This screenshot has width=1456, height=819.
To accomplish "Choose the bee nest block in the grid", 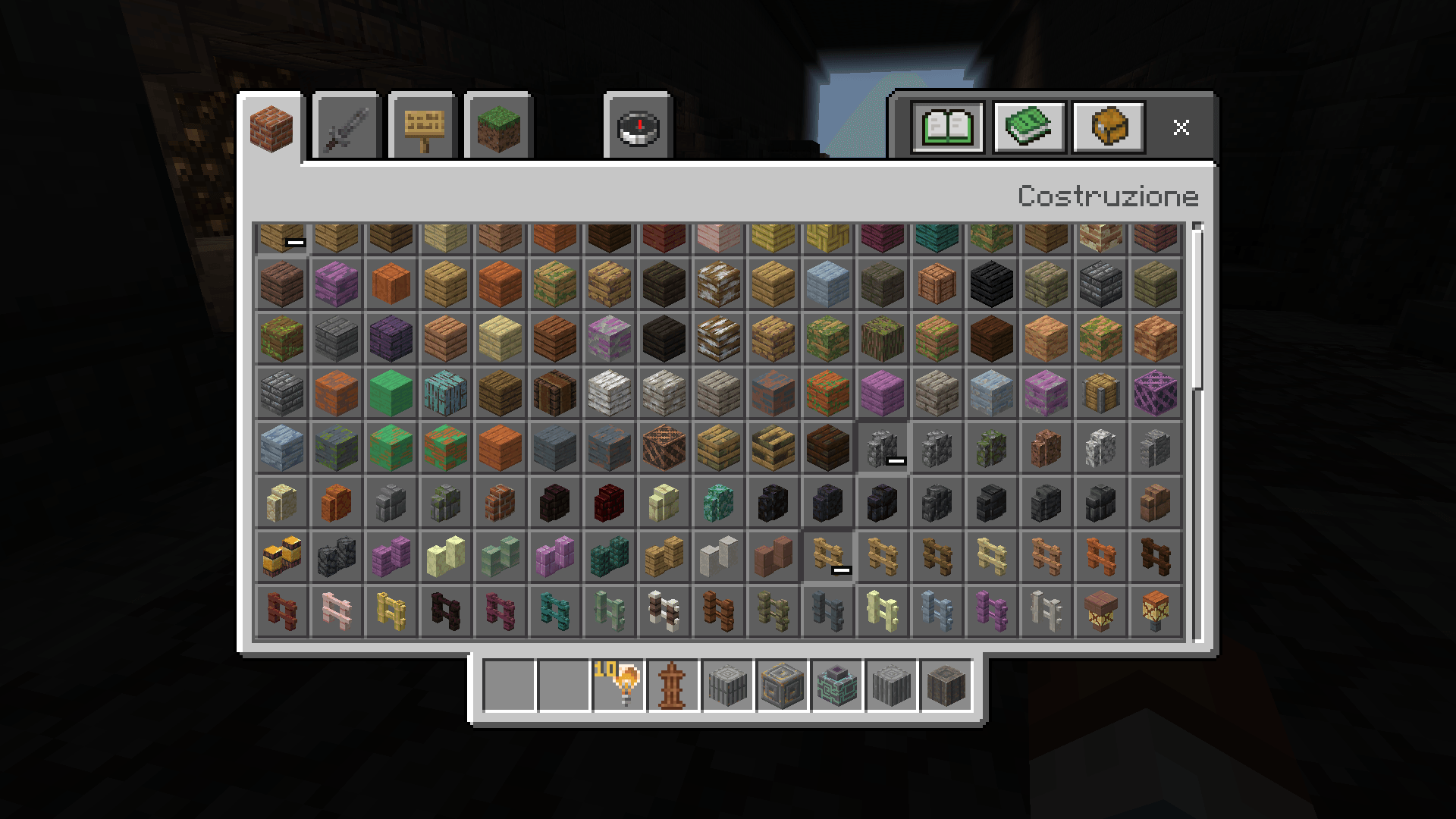I will 282,556.
